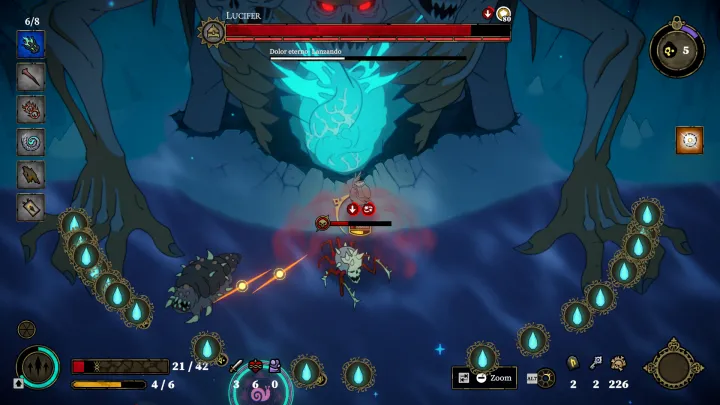
Task: Select the rusty nail relic slot
Action: click(x=30, y=76)
